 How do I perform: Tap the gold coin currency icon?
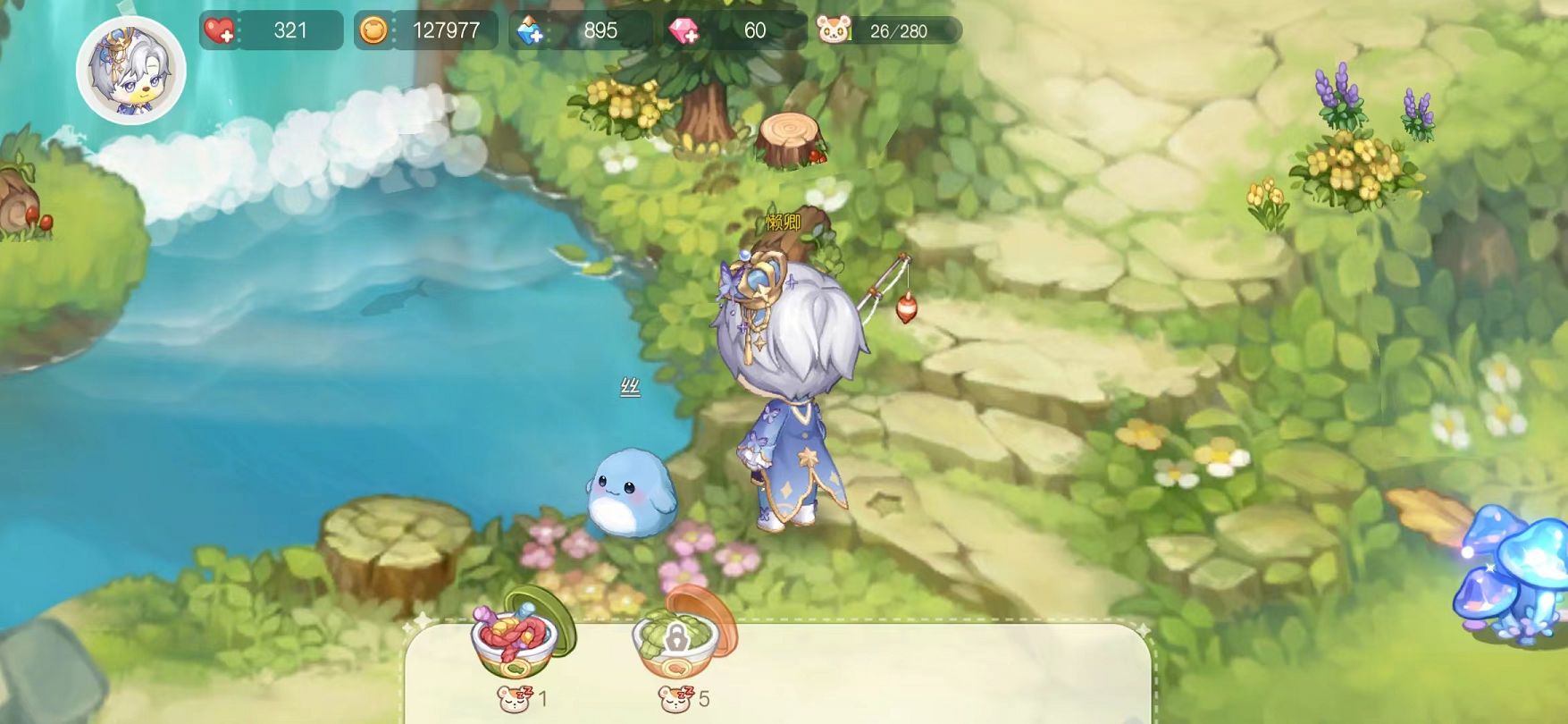coord(373,31)
